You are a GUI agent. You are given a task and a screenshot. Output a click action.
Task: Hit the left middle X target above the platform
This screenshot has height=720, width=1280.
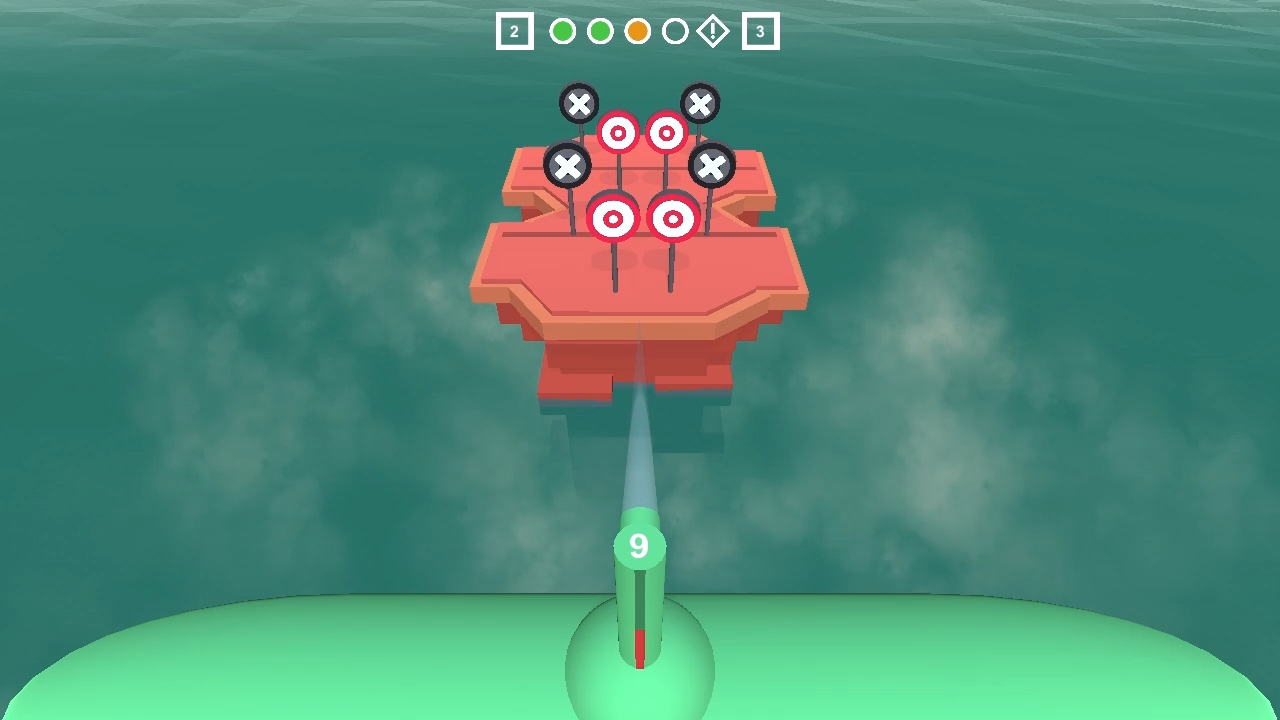[569, 165]
